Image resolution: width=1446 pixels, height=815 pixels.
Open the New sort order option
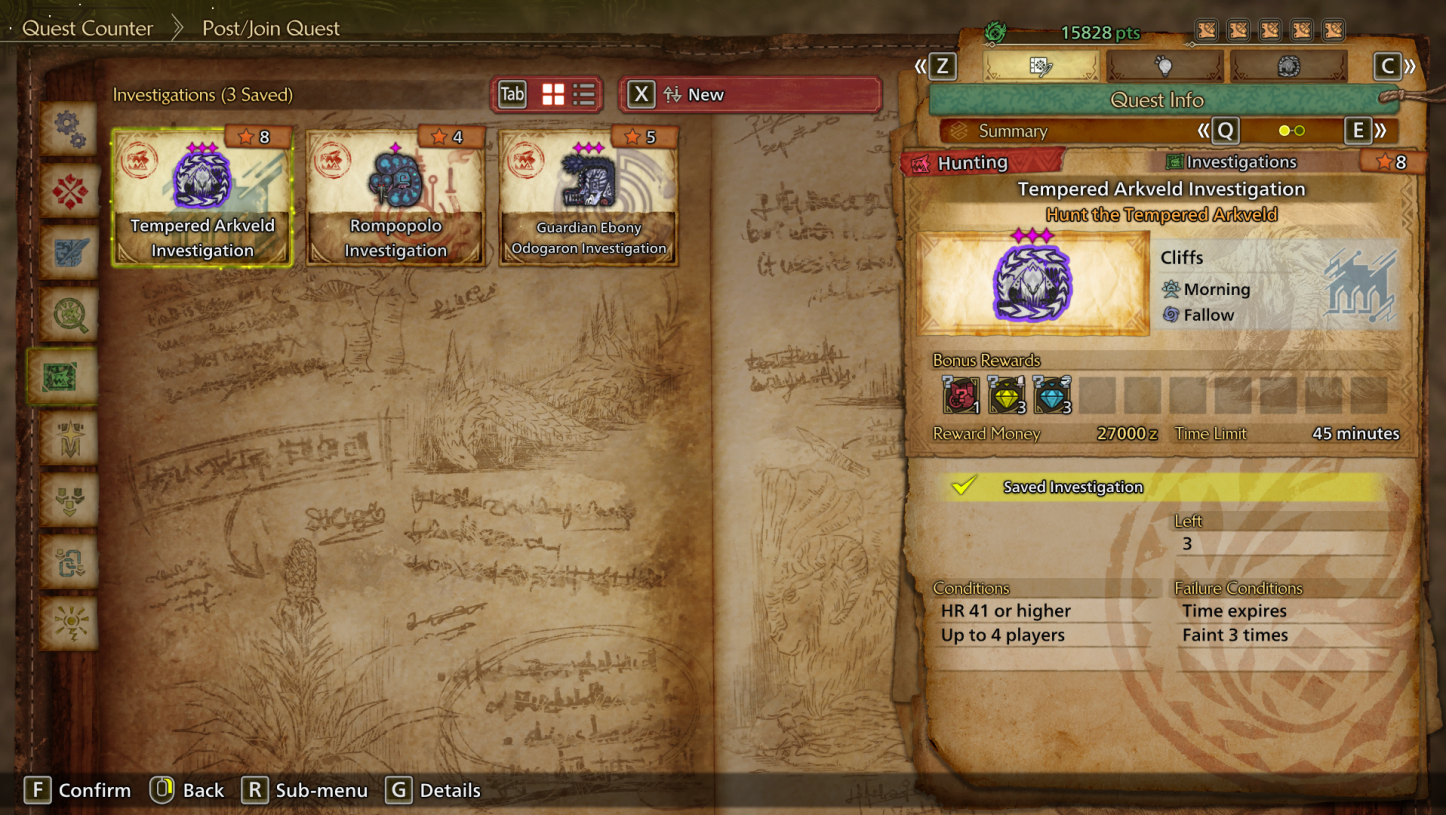pos(750,95)
